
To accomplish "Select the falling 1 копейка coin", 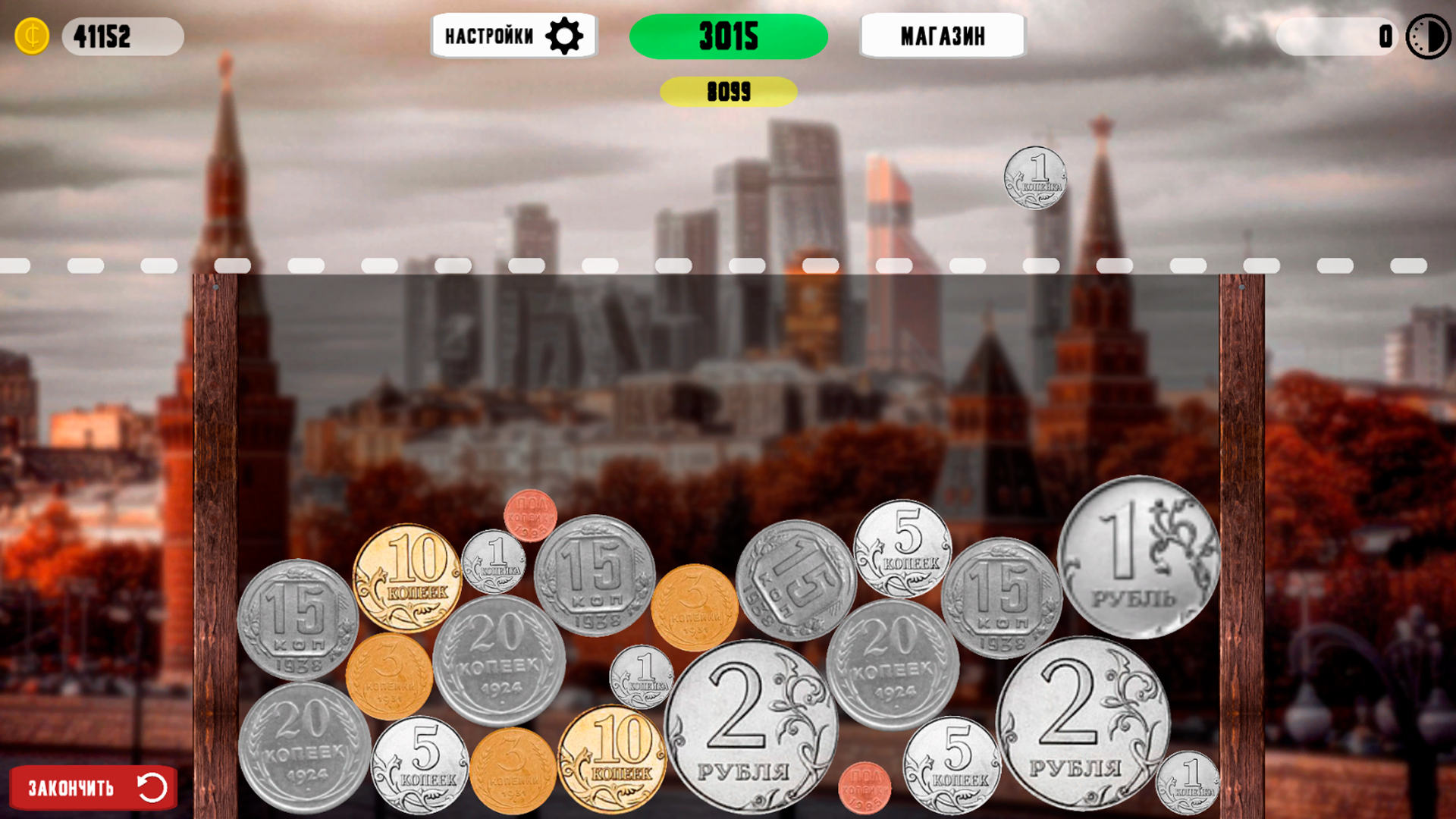I will pyautogui.click(x=1037, y=178).
